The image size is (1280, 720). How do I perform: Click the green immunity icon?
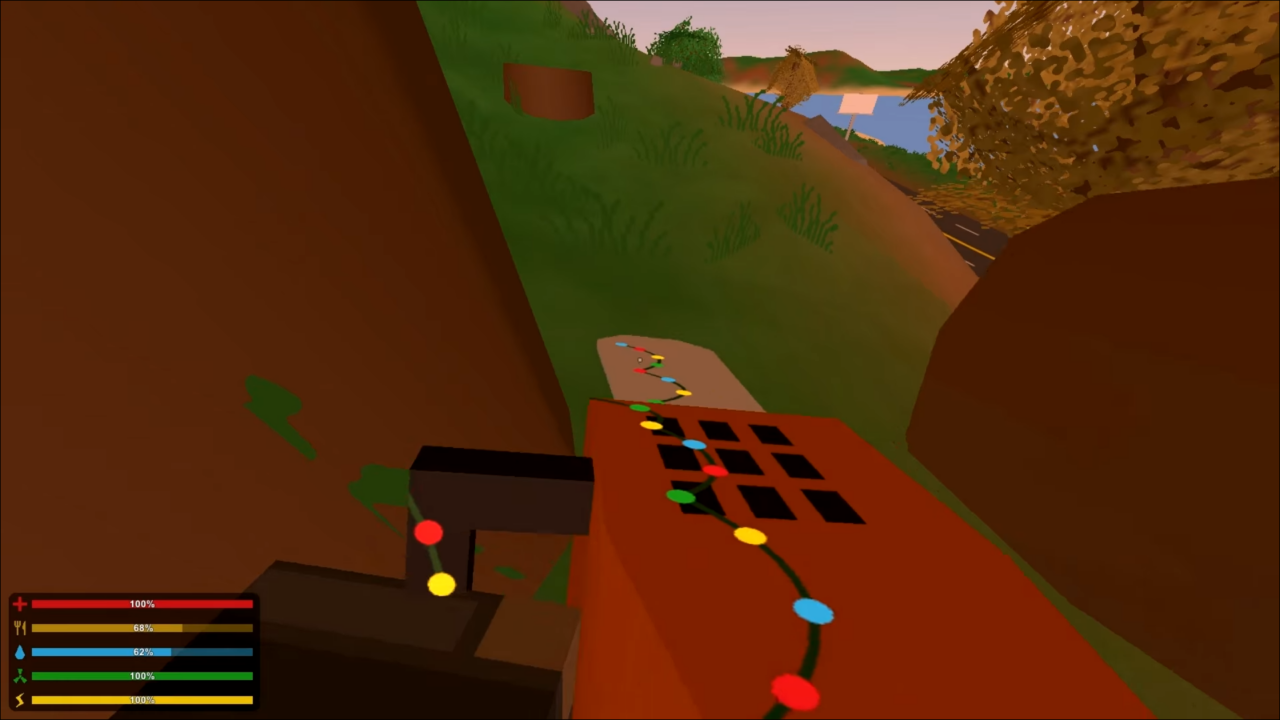click(x=19, y=675)
